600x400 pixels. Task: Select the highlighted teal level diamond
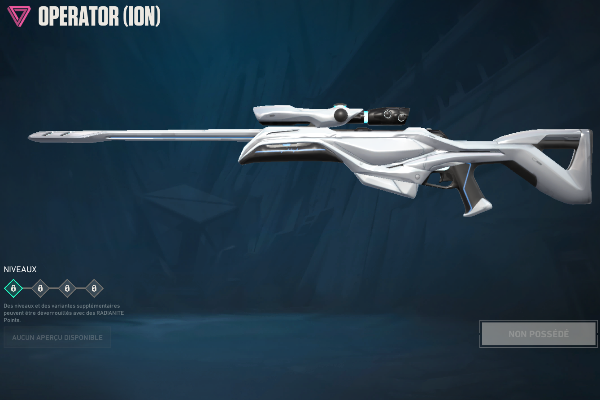click(13, 289)
